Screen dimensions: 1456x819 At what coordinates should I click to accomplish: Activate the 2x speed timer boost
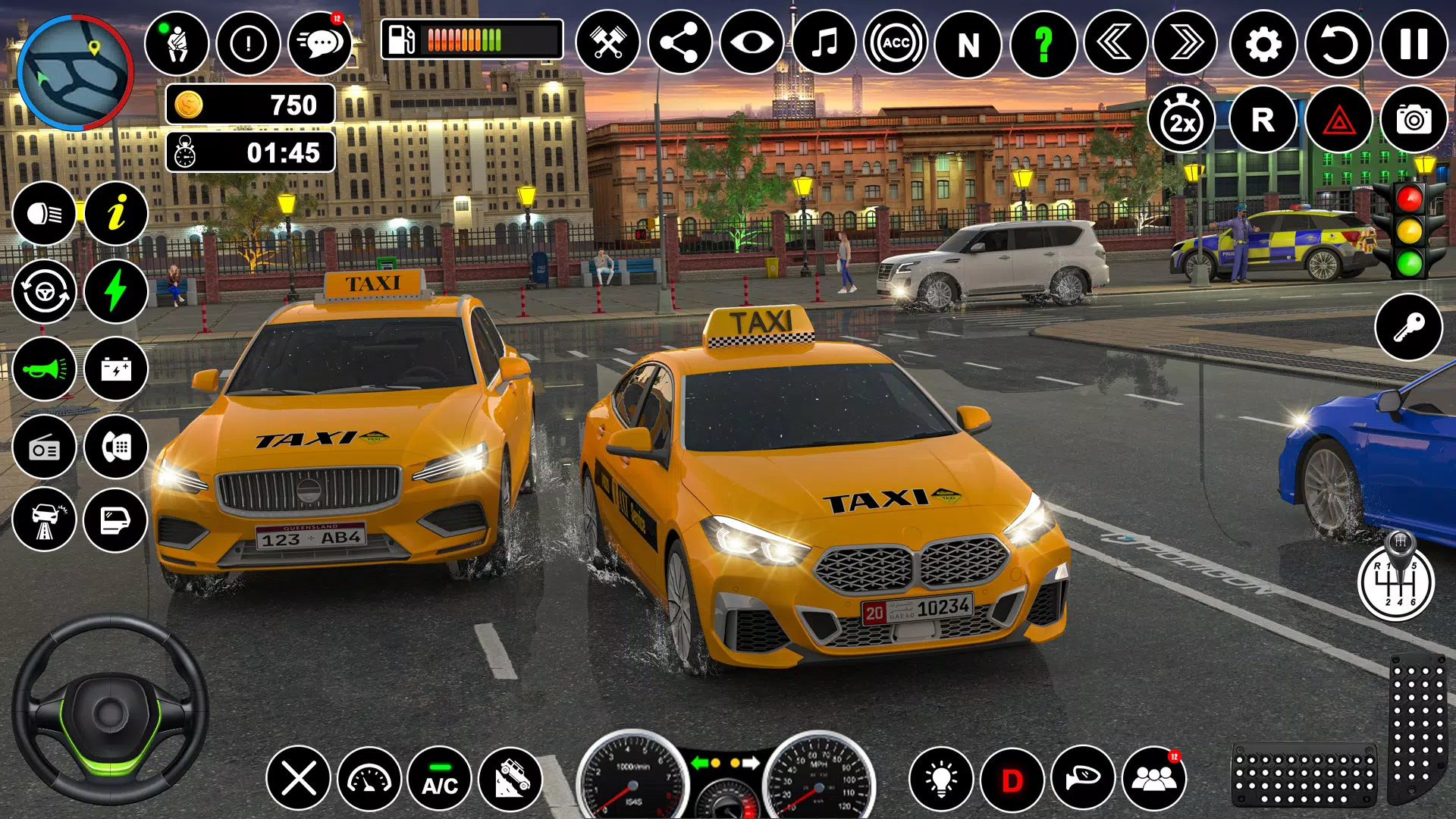1181,120
